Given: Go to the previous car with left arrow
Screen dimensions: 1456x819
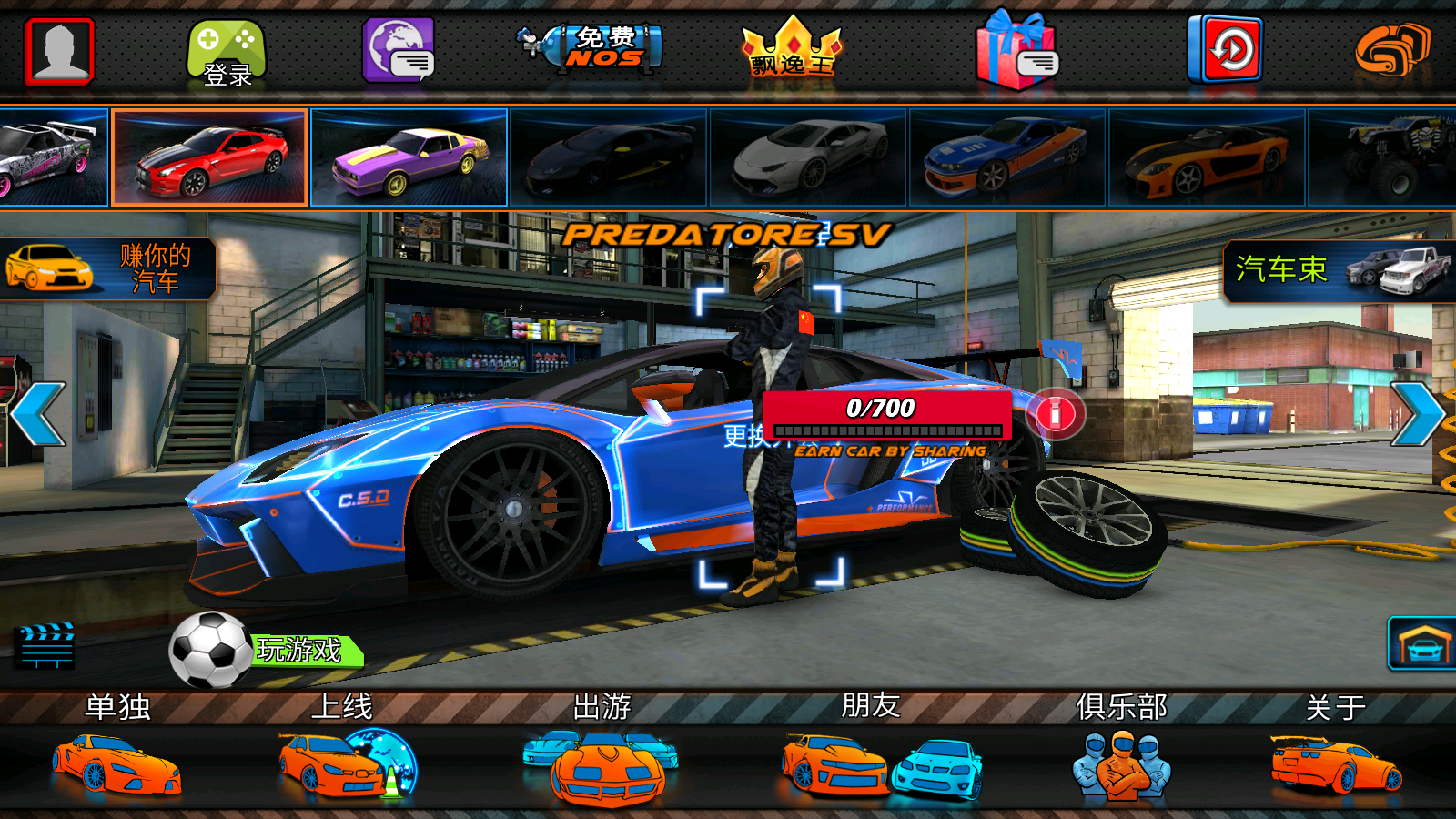Looking at the screenshot, I should pyautogui.click(x=38, y=414).
